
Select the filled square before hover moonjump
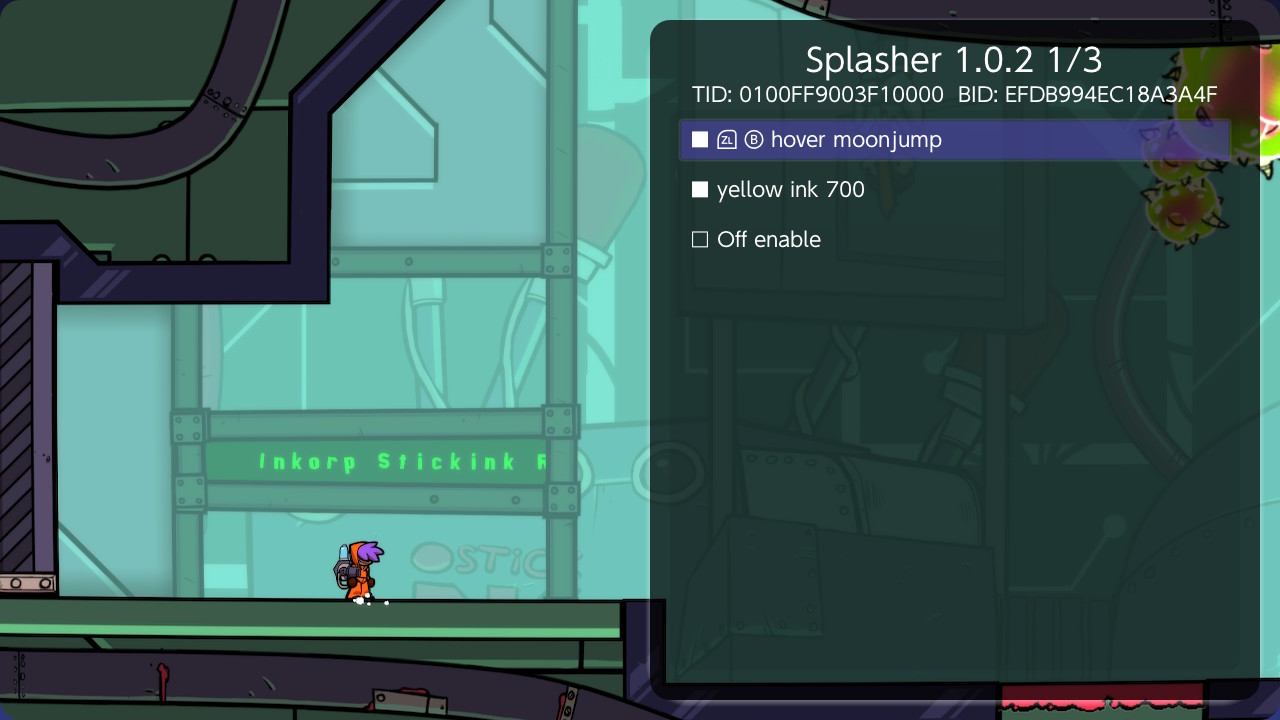point(700,139)
